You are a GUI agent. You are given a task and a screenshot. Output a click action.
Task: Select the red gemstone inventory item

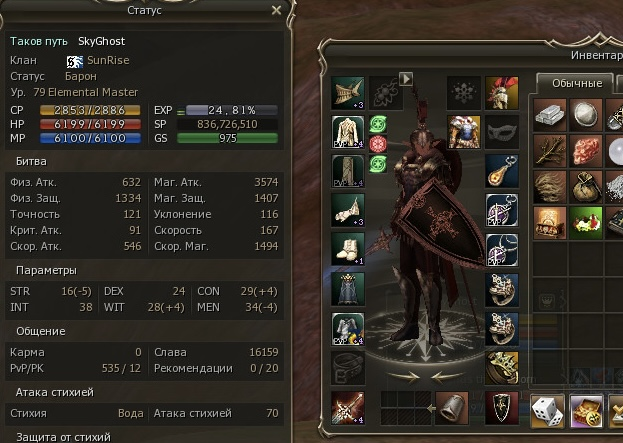[585, 150]
